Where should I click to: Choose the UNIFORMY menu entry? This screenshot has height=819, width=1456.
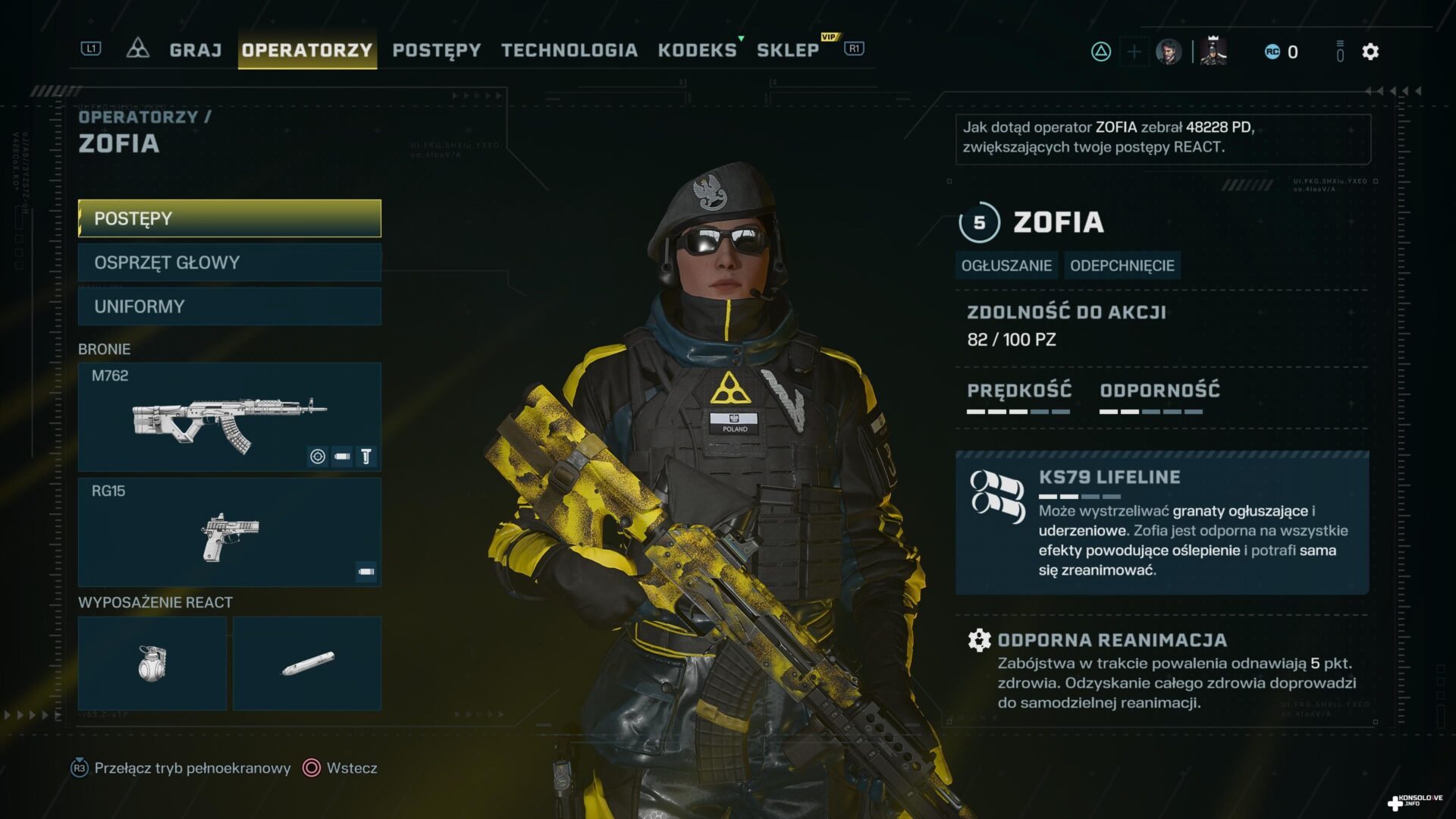[x=230, y=306]
